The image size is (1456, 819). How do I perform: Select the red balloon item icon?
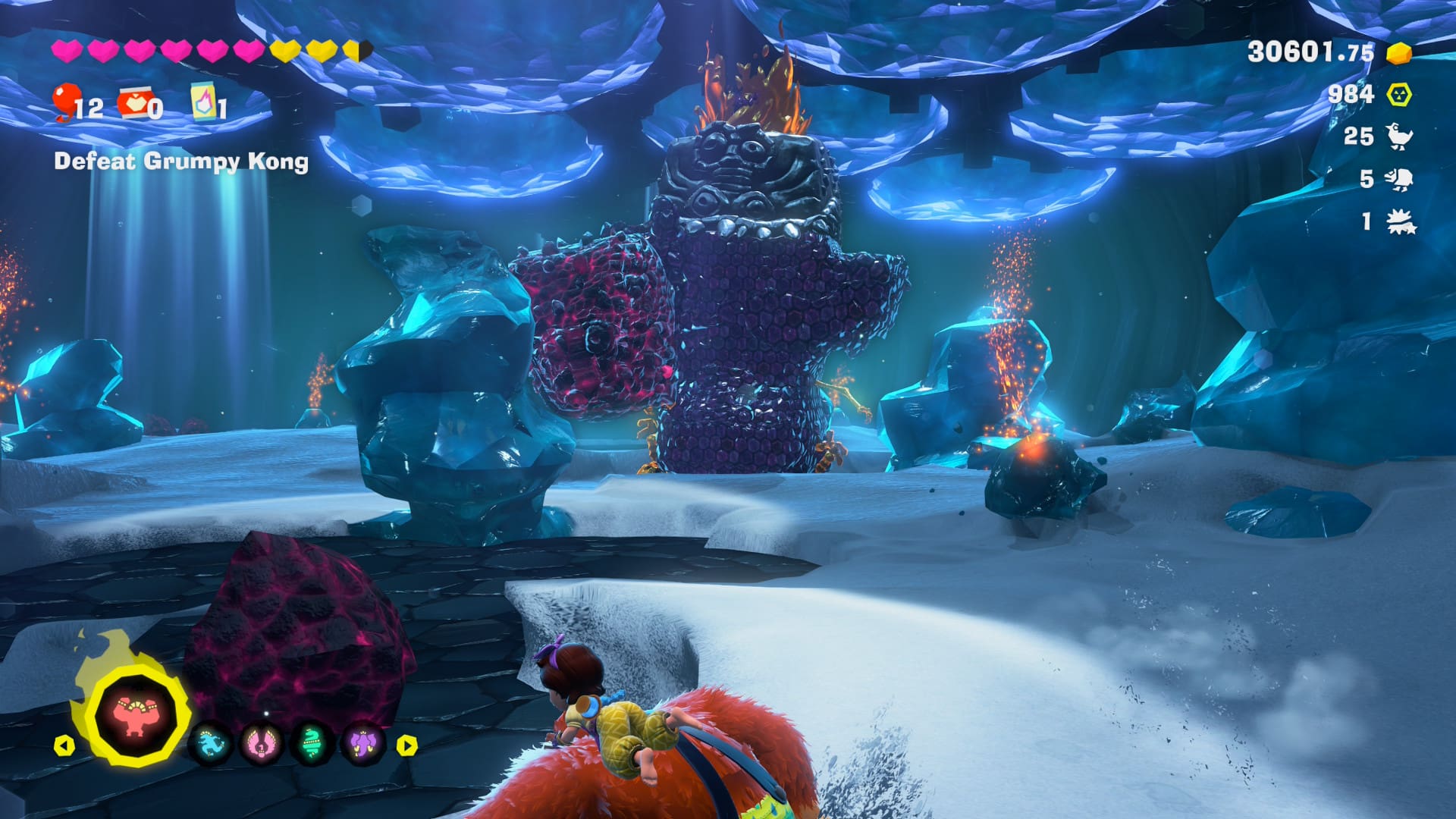coord(67,102)
